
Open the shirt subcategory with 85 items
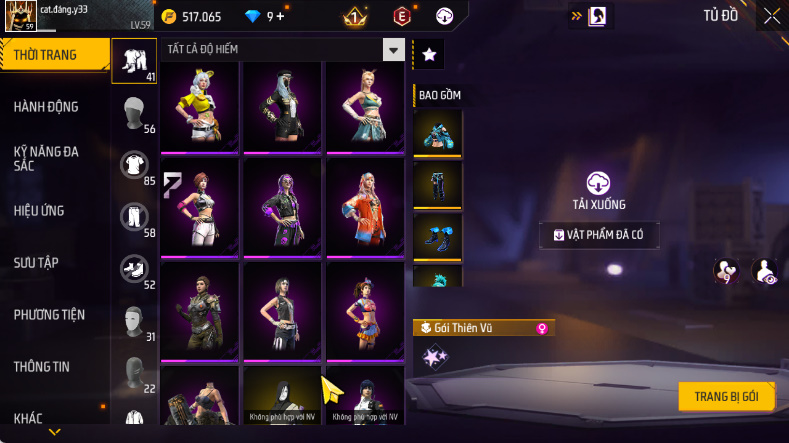(135, 165)
